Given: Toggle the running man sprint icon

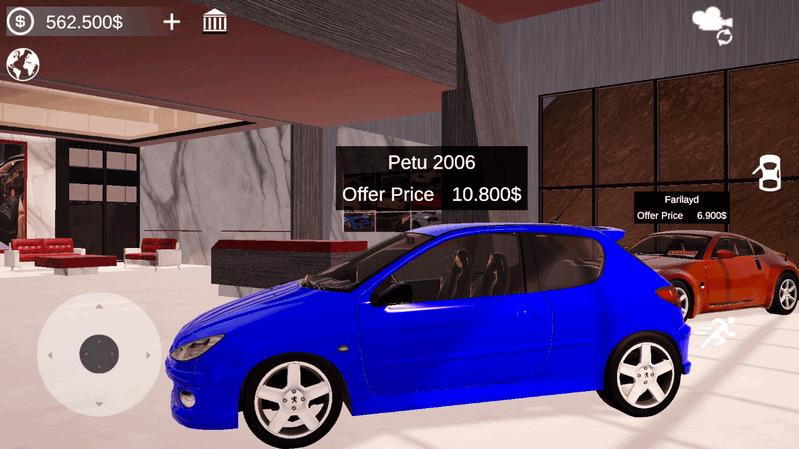Looking at the screenshot, I should (x=717, y=332).
